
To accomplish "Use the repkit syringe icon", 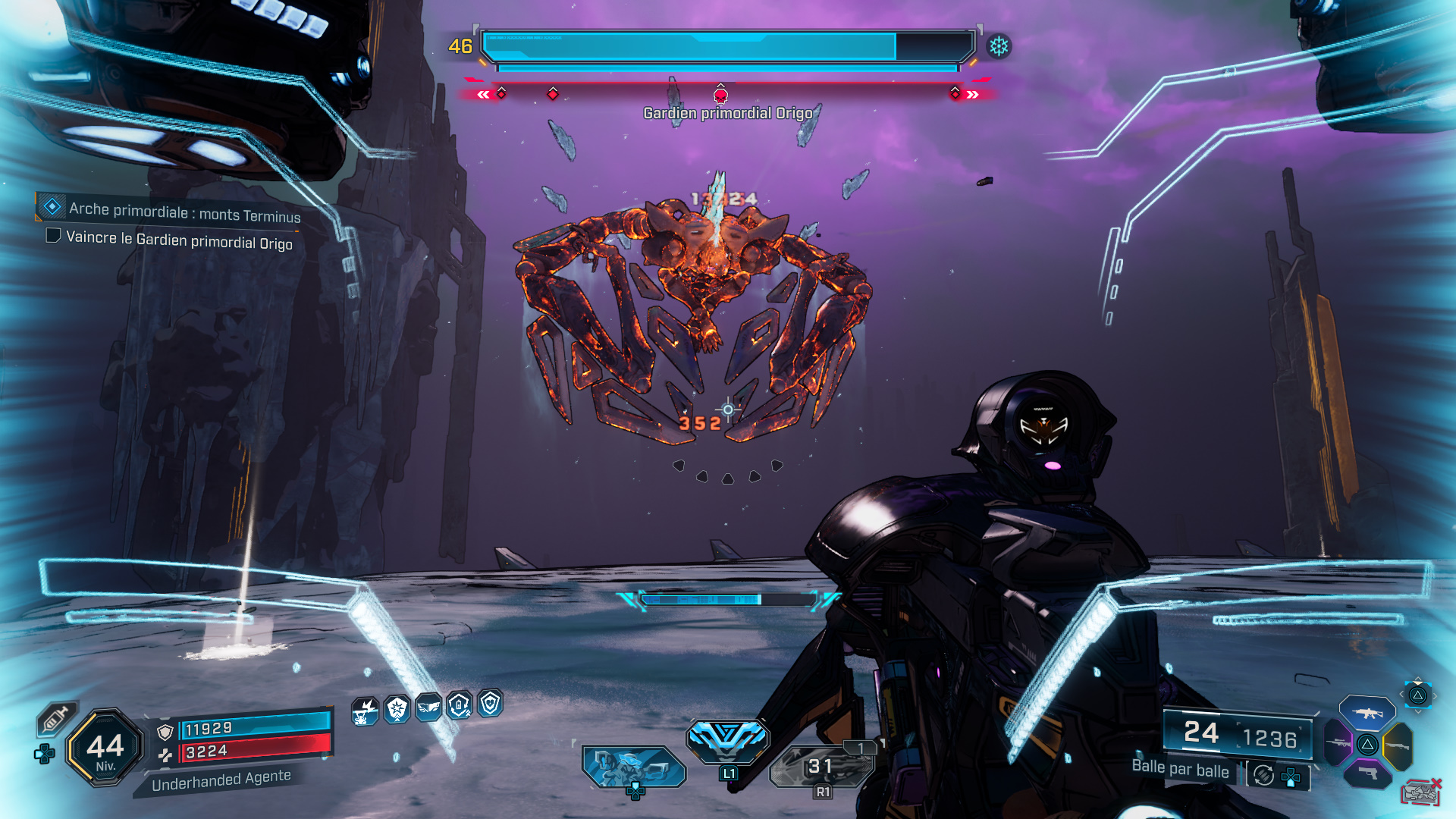I will click(55, 718).
